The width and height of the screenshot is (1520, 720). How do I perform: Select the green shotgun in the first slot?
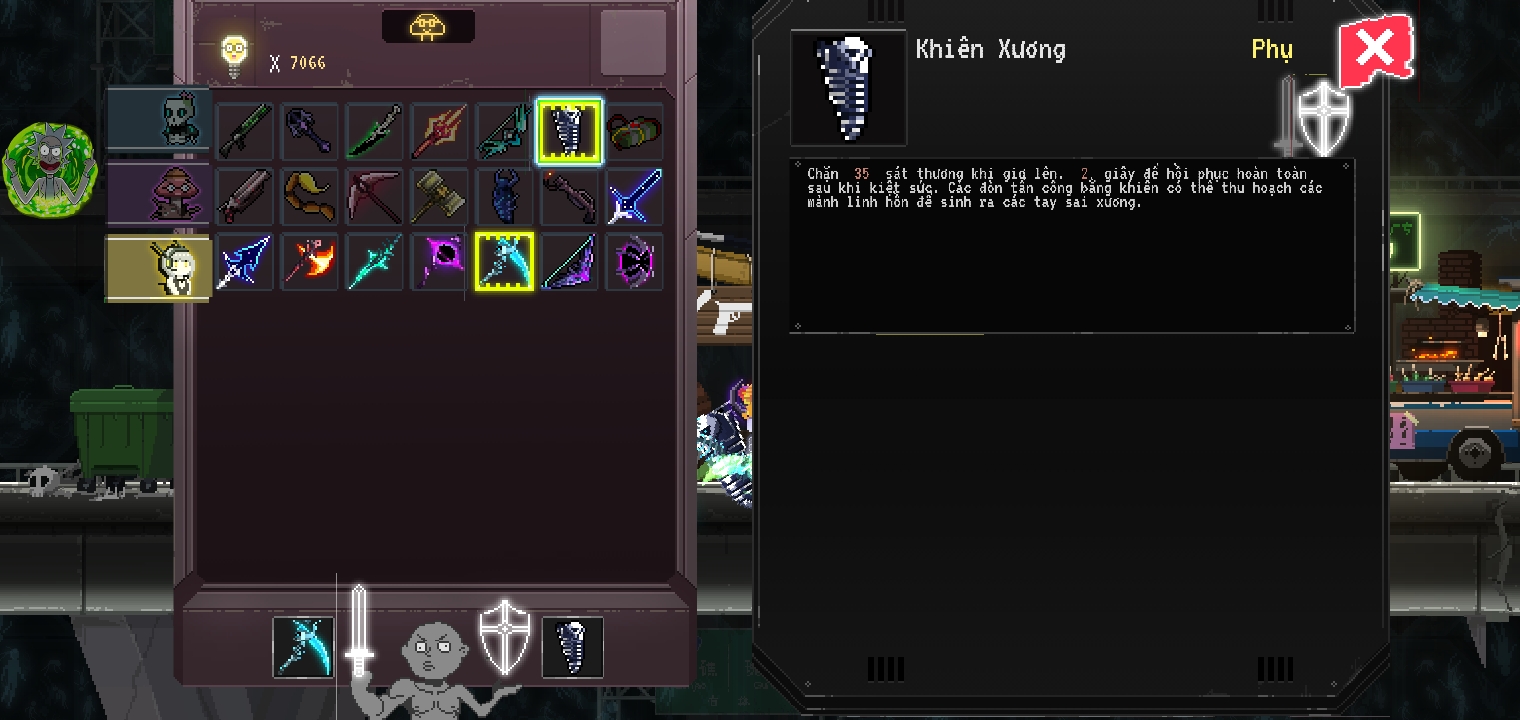(x=244, y=131)
